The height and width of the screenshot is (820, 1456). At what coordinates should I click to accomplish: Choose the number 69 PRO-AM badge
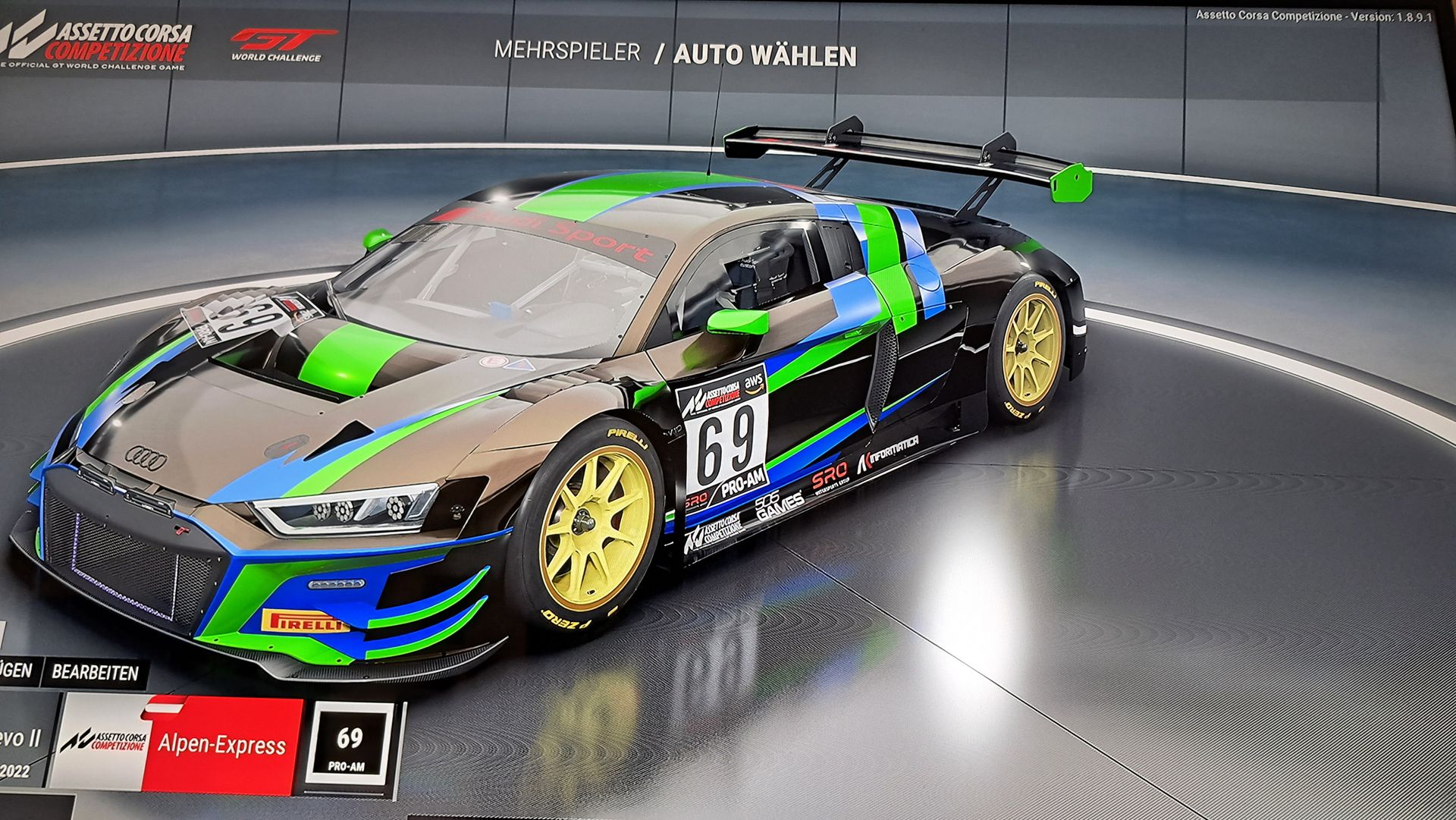[x=350, y=746]
